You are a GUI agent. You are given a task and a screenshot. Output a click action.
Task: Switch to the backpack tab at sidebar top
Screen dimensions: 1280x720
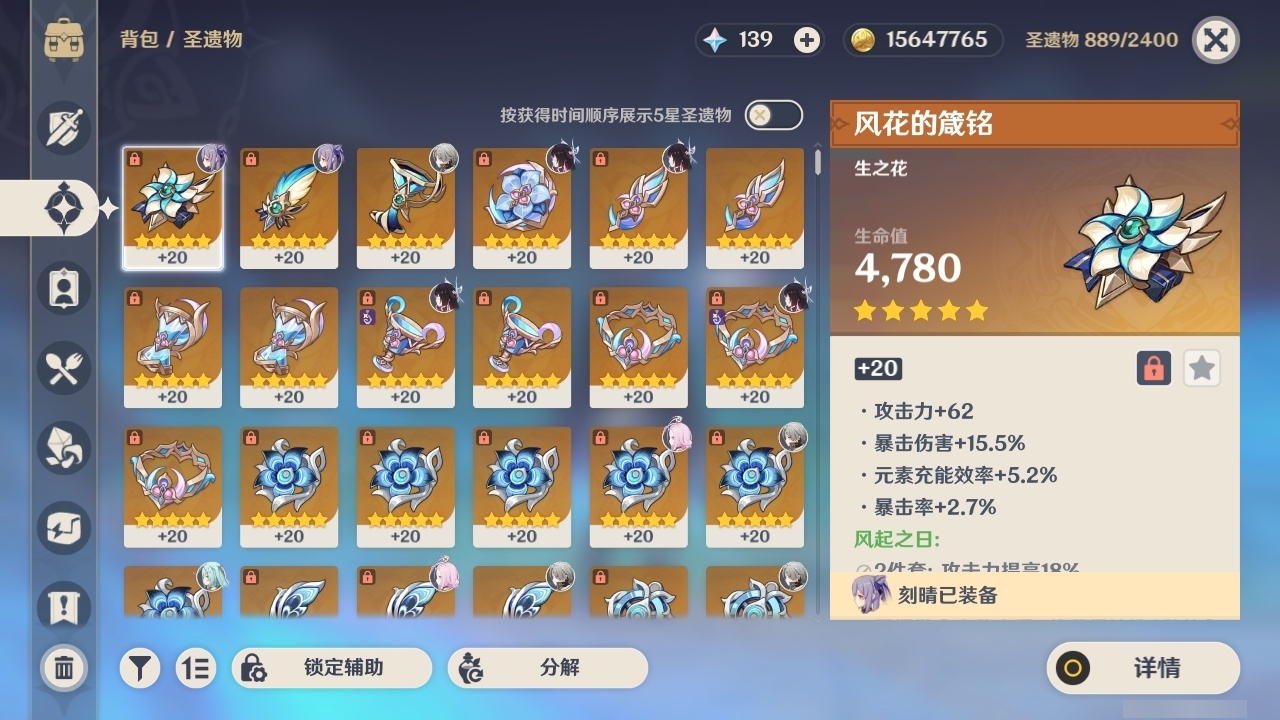click(x=62, y=40)
